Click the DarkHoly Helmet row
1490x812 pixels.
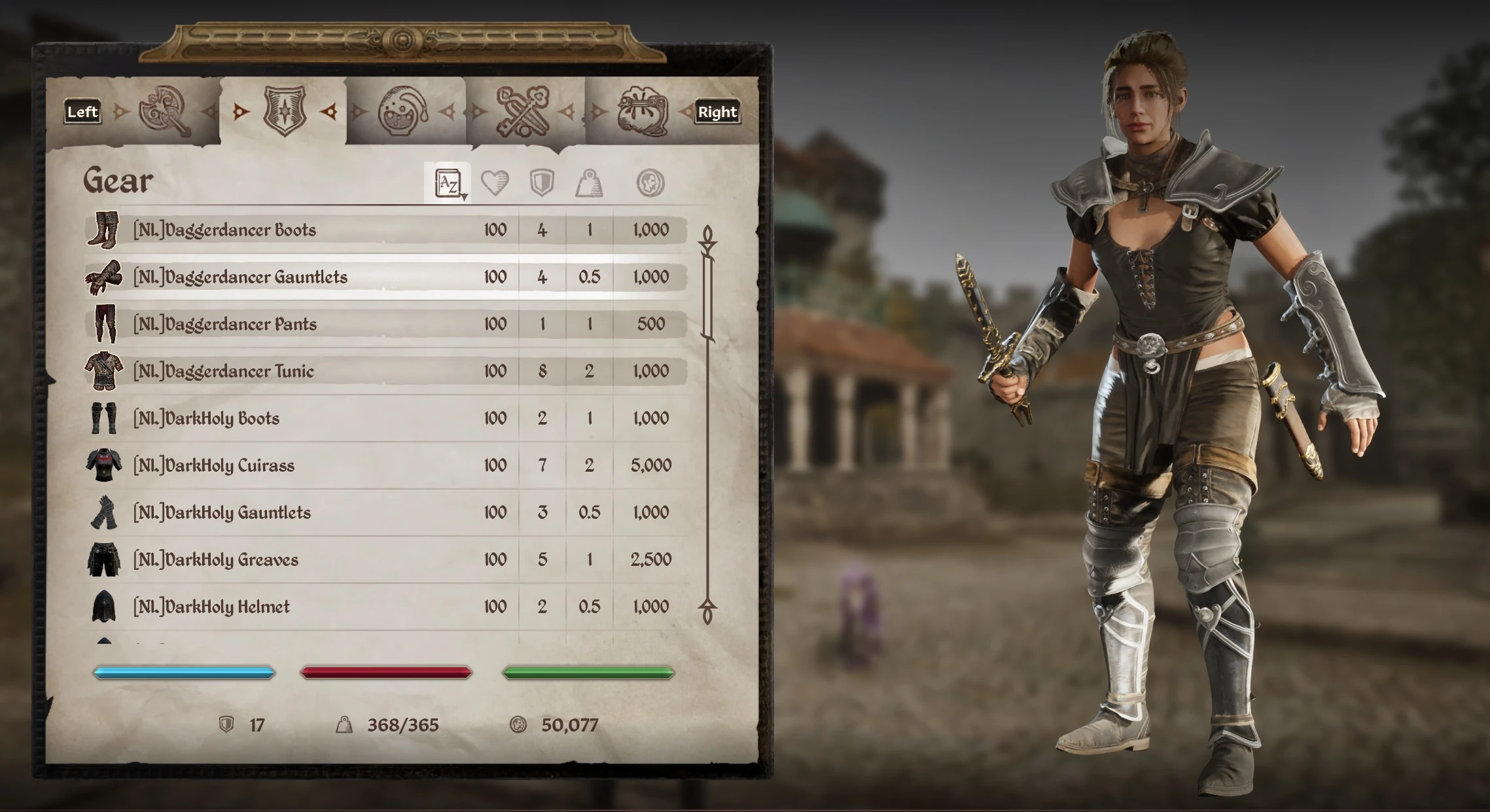(x=211, y=607)
